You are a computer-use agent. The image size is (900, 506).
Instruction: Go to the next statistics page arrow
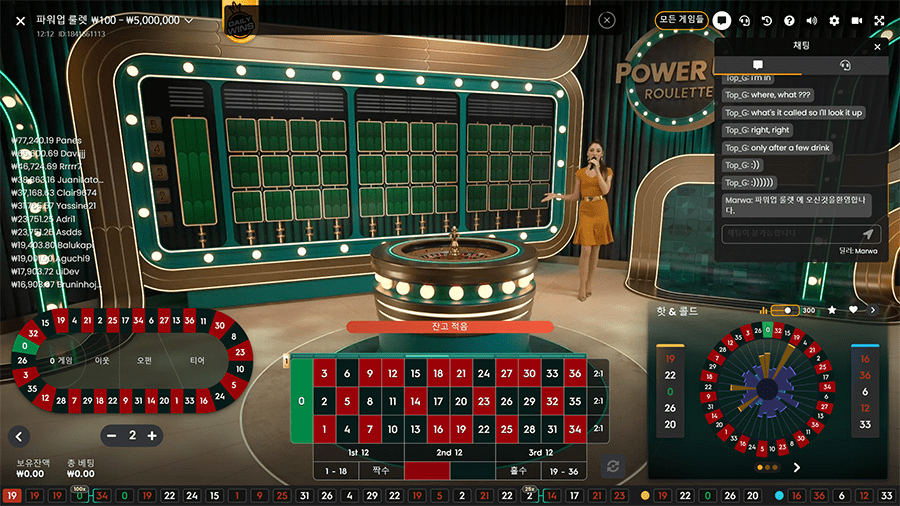click(797, 467)
